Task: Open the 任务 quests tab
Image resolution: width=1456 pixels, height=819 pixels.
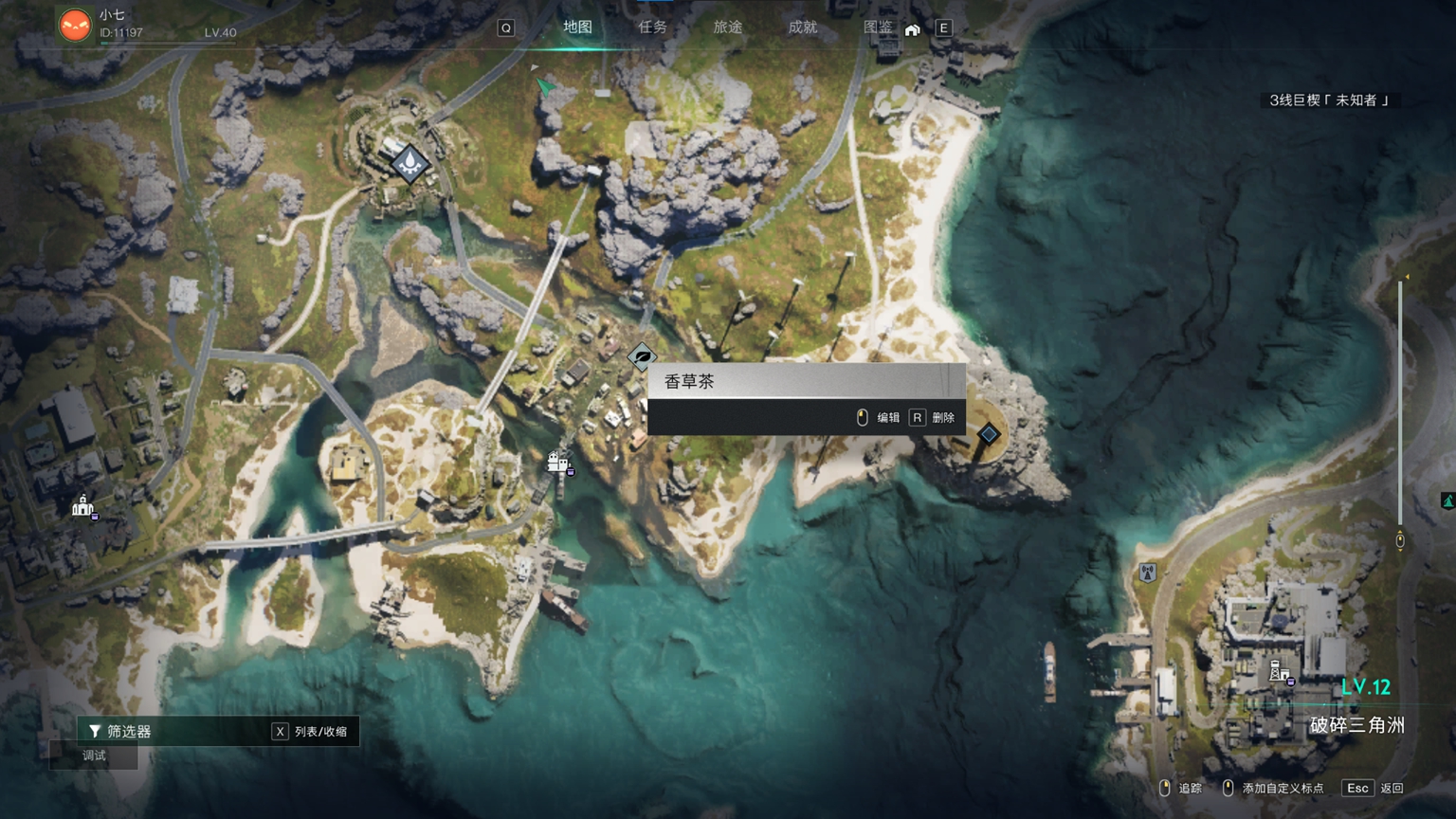Action: click(652, 27)
